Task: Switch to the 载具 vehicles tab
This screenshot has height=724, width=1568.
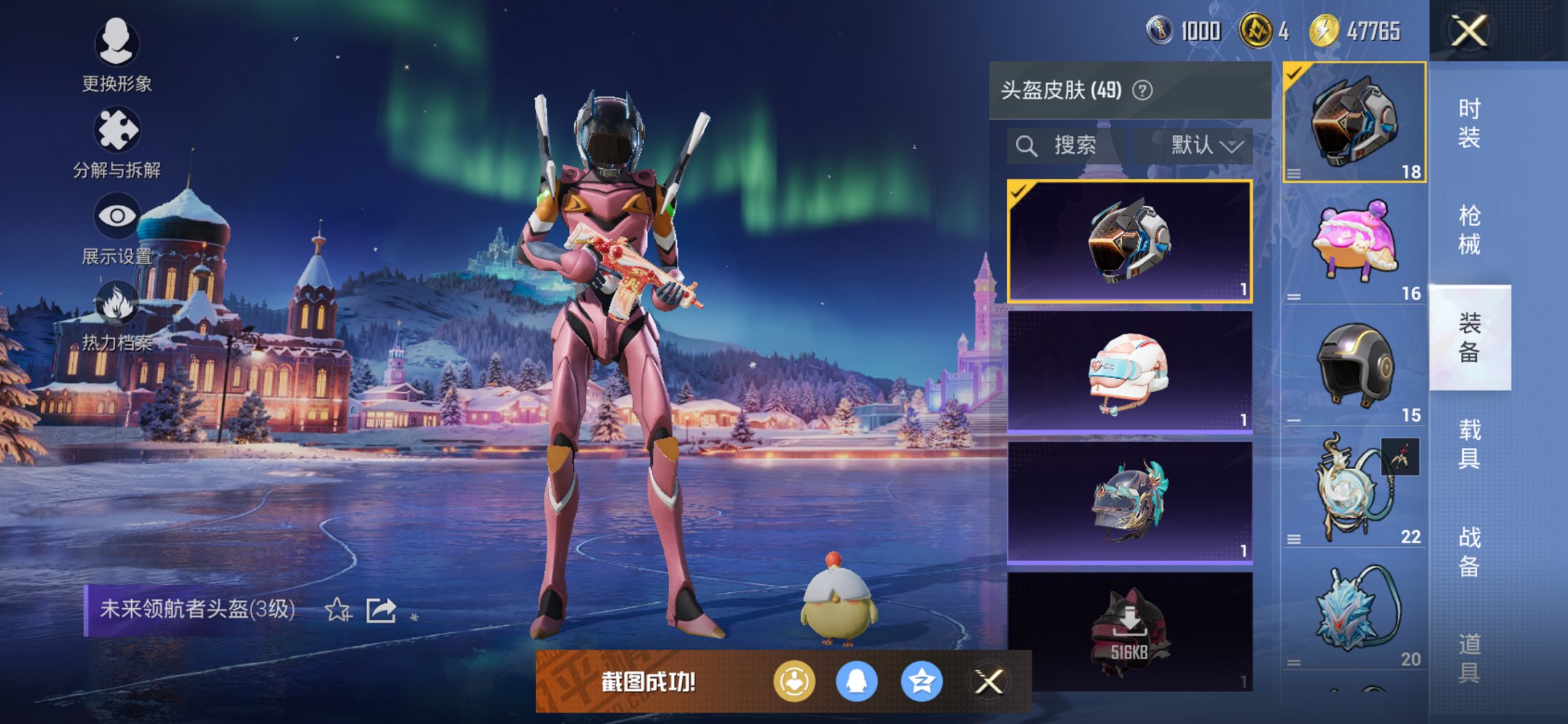Action: [x=1469, y=444]
